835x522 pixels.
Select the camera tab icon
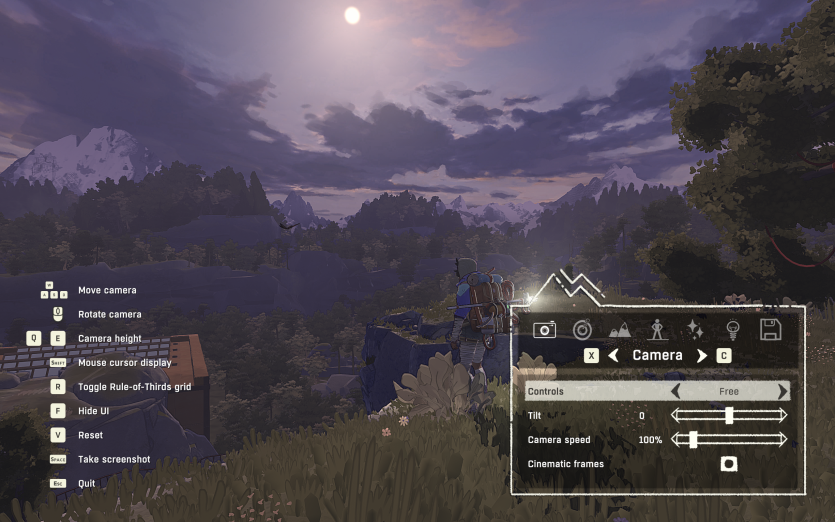click(544, 329)
